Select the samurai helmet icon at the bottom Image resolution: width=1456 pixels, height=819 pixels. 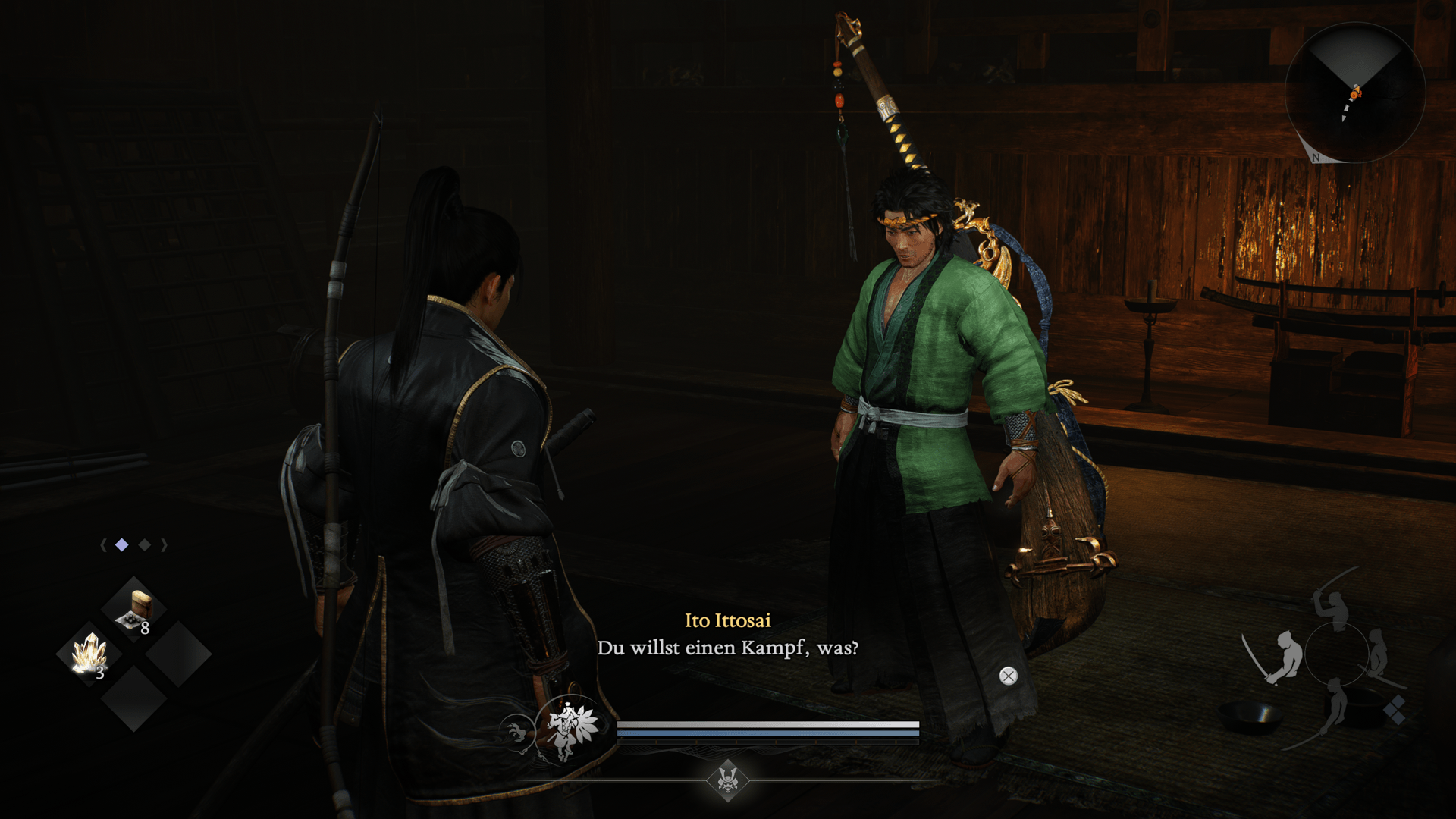(x=728, y=779)
